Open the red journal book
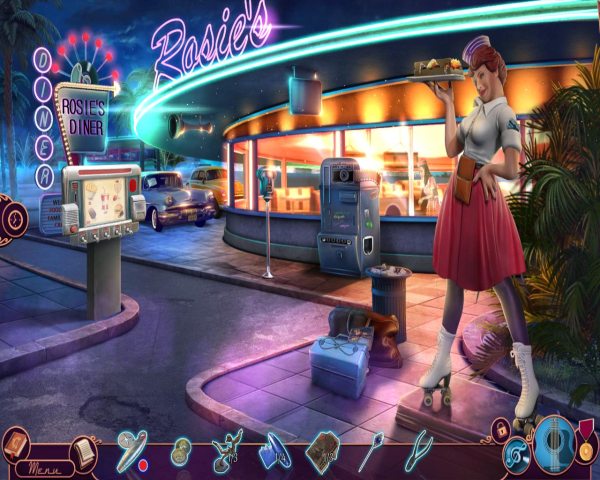This screenshot has width=600, height=480. tap(16, 443)
